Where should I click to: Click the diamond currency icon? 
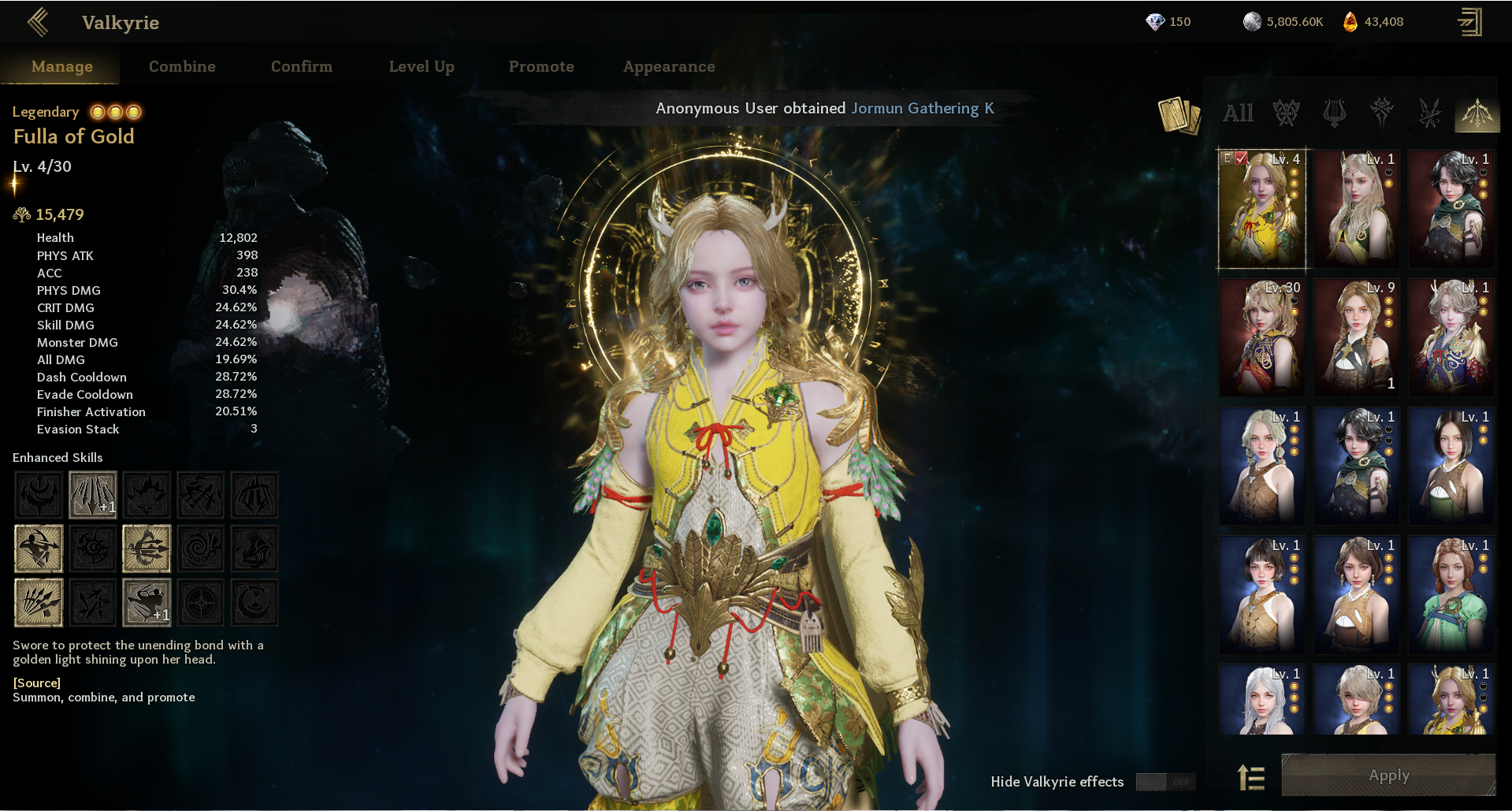click(1155, 22)
